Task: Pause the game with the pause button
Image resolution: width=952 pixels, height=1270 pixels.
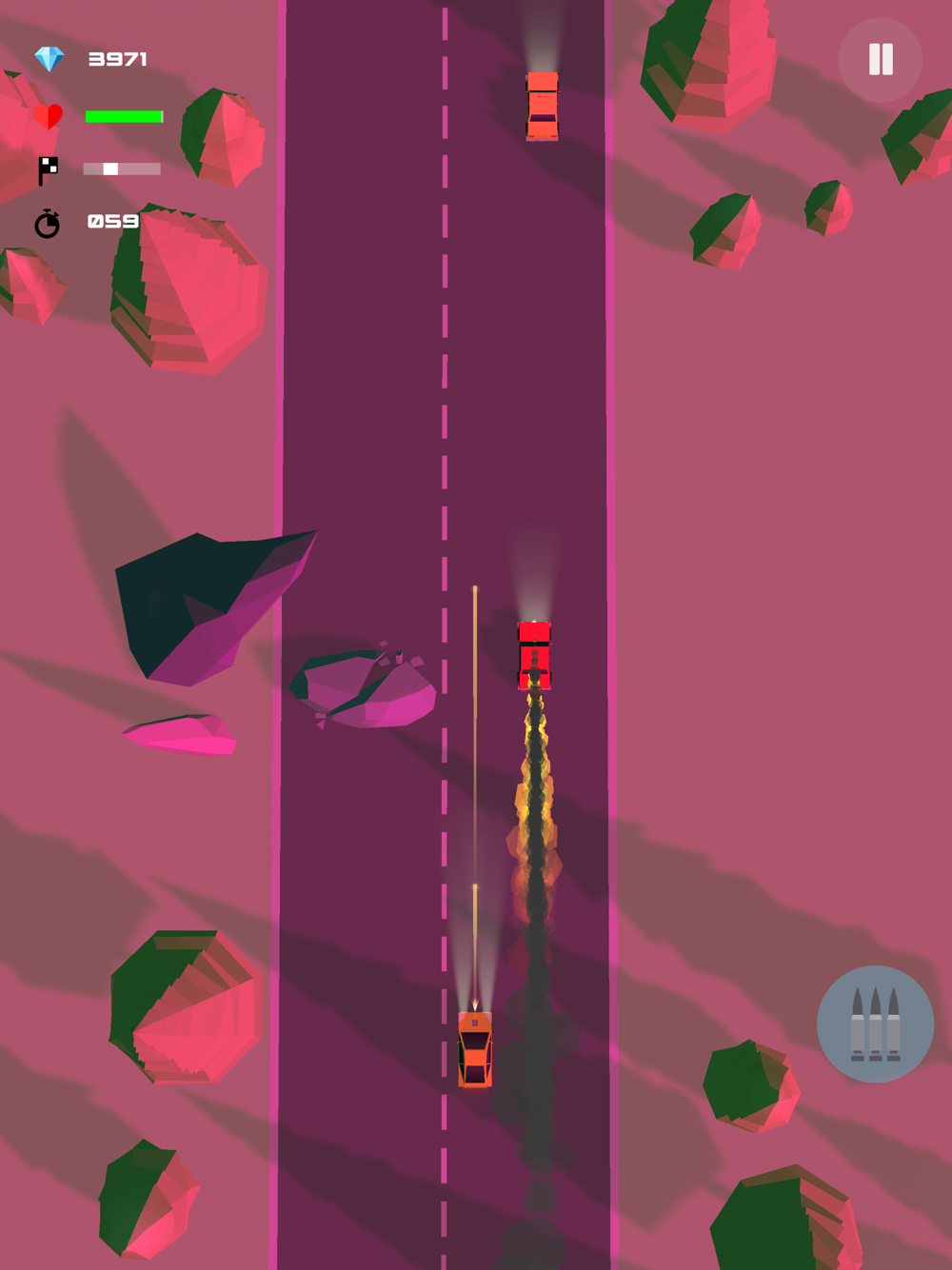Action: [x=881, y=60]
